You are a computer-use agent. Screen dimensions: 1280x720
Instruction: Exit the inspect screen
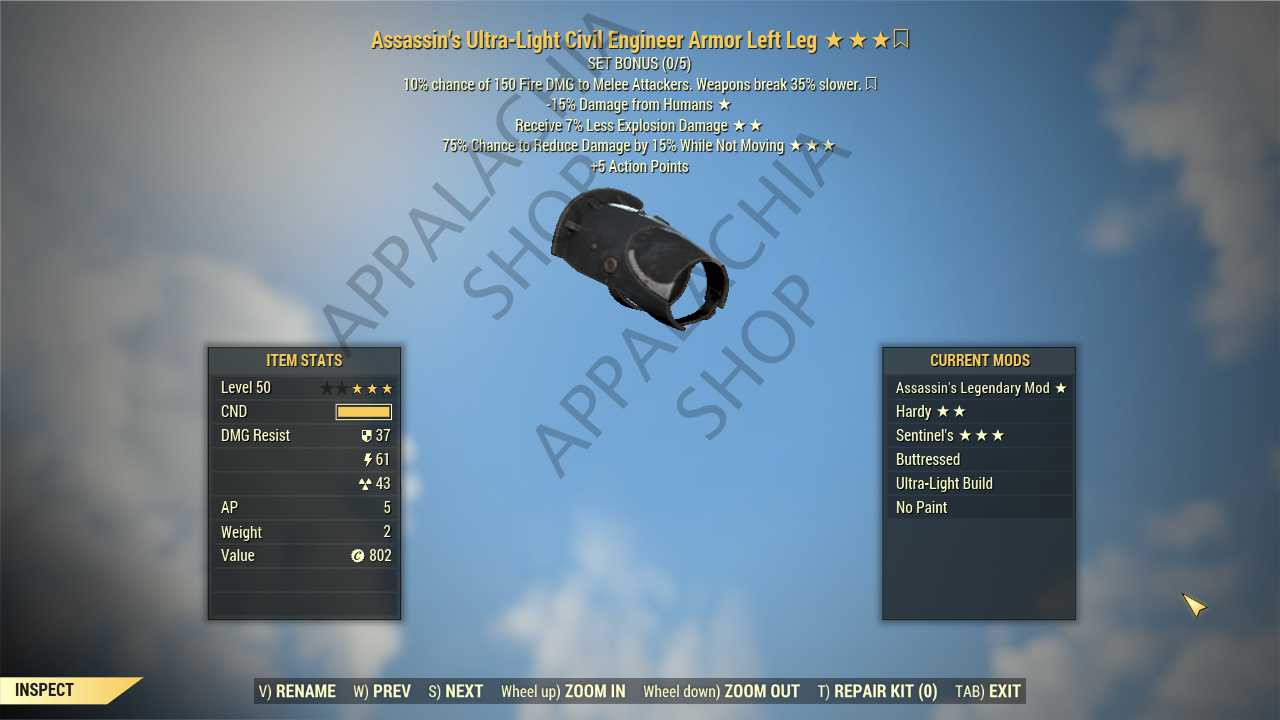point(988,691)
